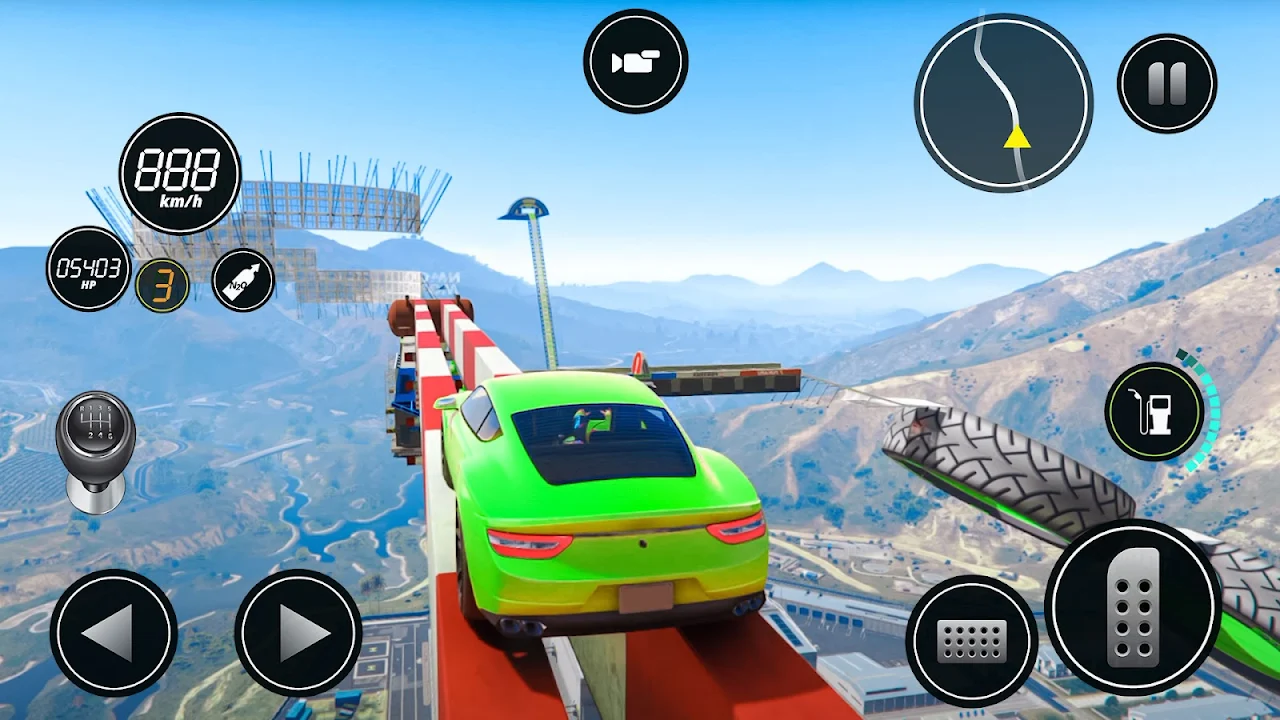Activate the N2O nitro boost bottle

pyautogui.click(x=243, y=279)
